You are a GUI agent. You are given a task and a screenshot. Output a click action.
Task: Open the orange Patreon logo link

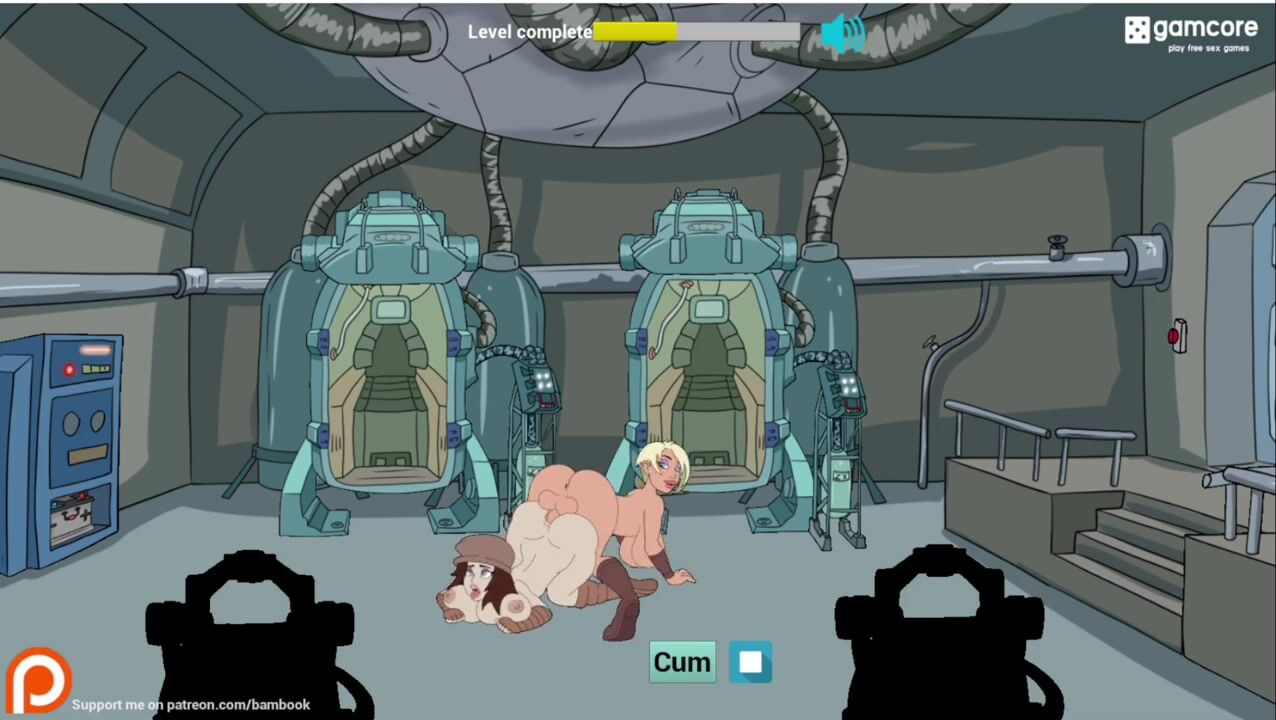click(38, 682)
